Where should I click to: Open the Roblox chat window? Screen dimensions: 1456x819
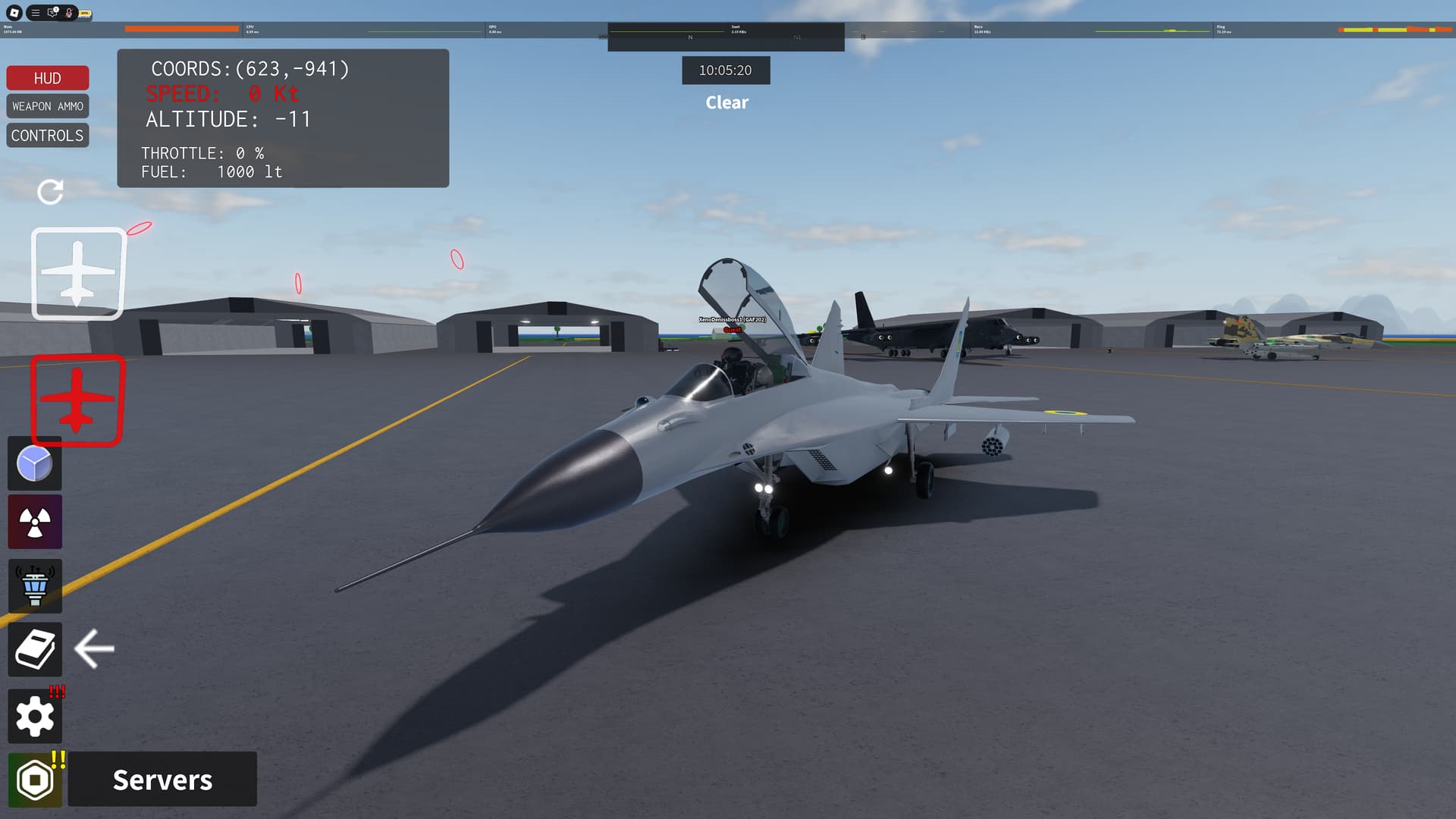tap(52, 13)
